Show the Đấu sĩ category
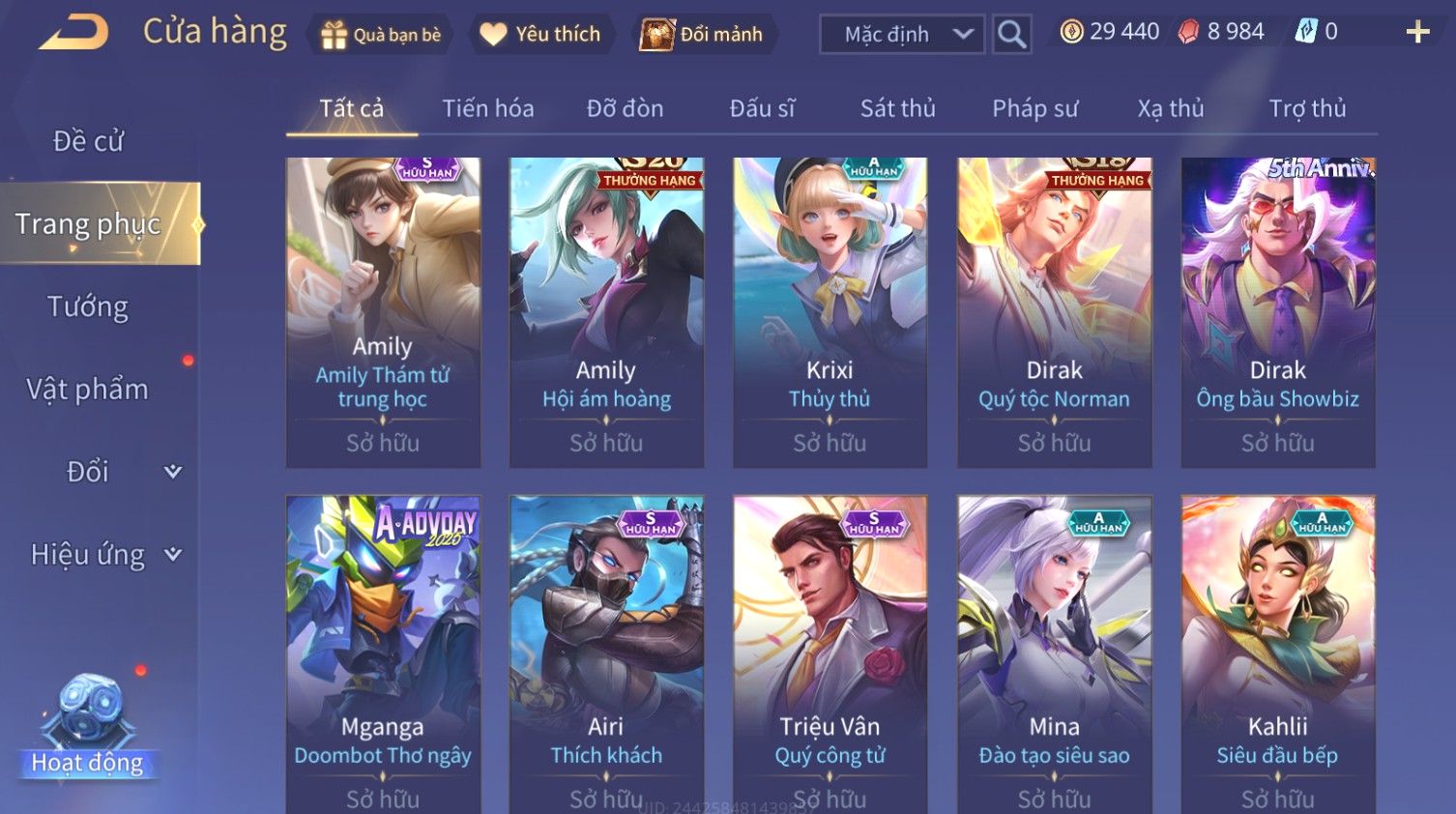 762,108
